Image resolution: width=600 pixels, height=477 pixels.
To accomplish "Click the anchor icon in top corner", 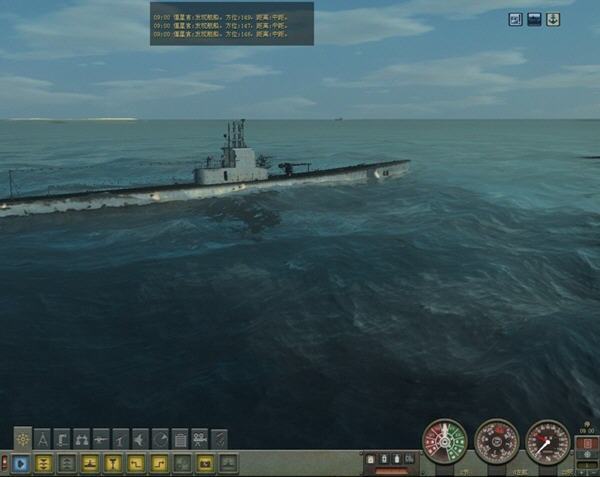I will (552, 19).
